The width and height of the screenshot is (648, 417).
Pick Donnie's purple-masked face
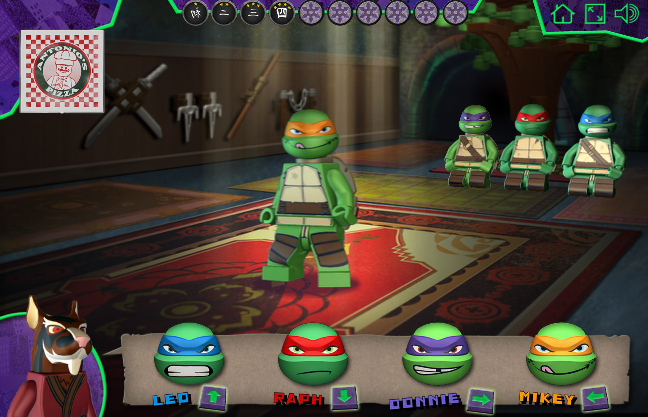click(437, 354)
